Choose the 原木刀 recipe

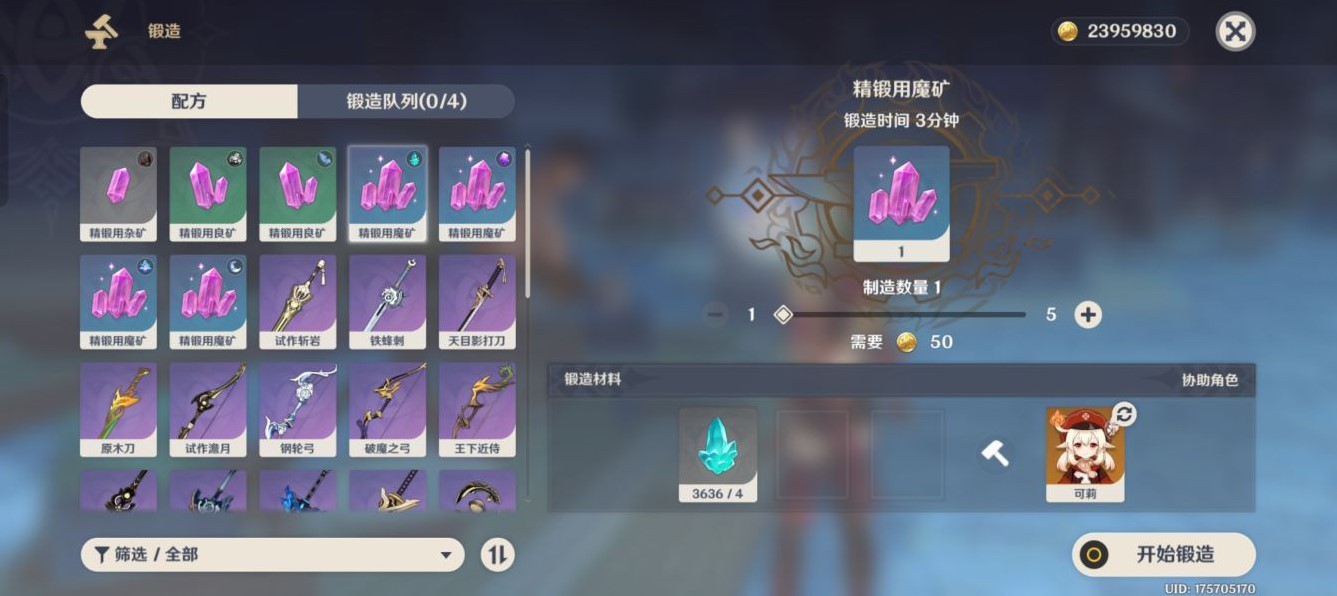[x=118, y=409]
